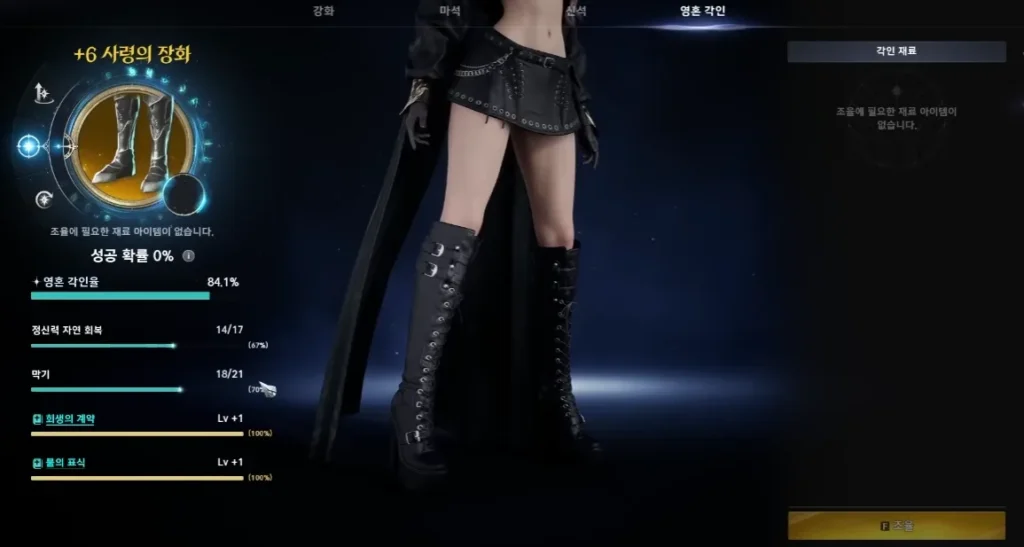Screen dimensions: 1024x547
Task: Select the boots item in the gold circle
Action: [x=132, y=145]
